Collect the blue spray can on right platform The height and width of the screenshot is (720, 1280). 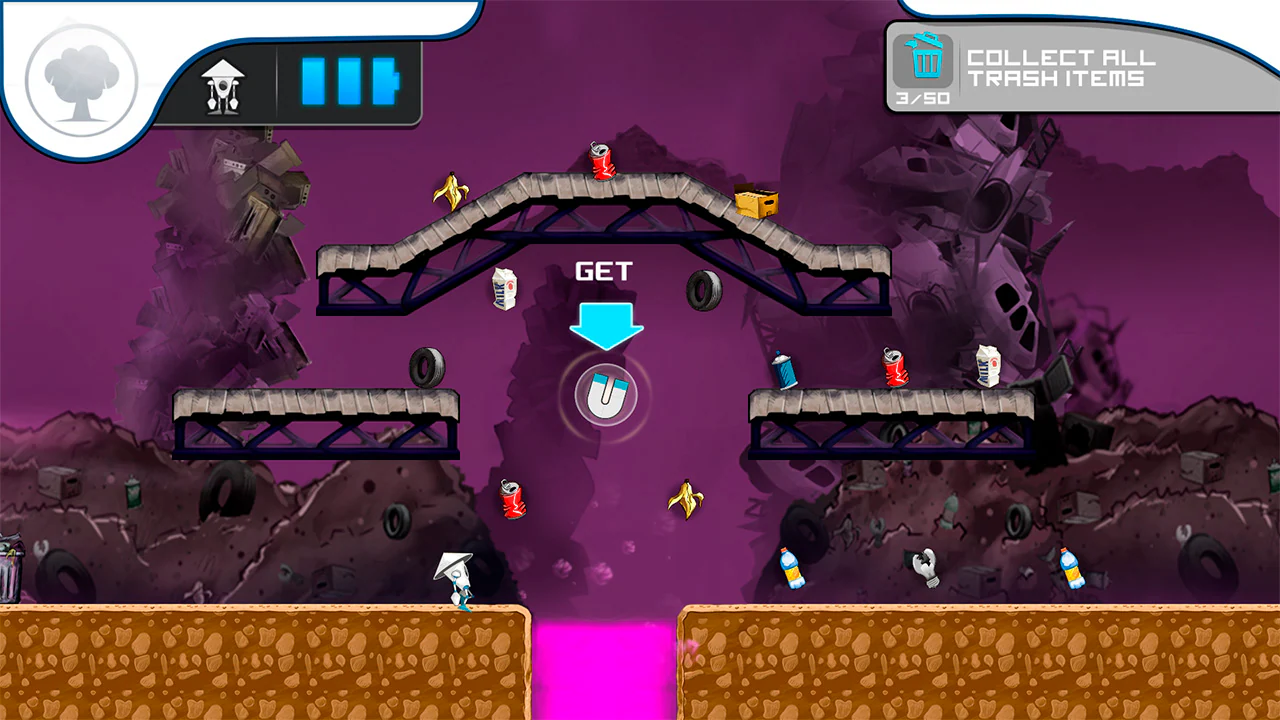pyautogui.click(x=783, y=370)
